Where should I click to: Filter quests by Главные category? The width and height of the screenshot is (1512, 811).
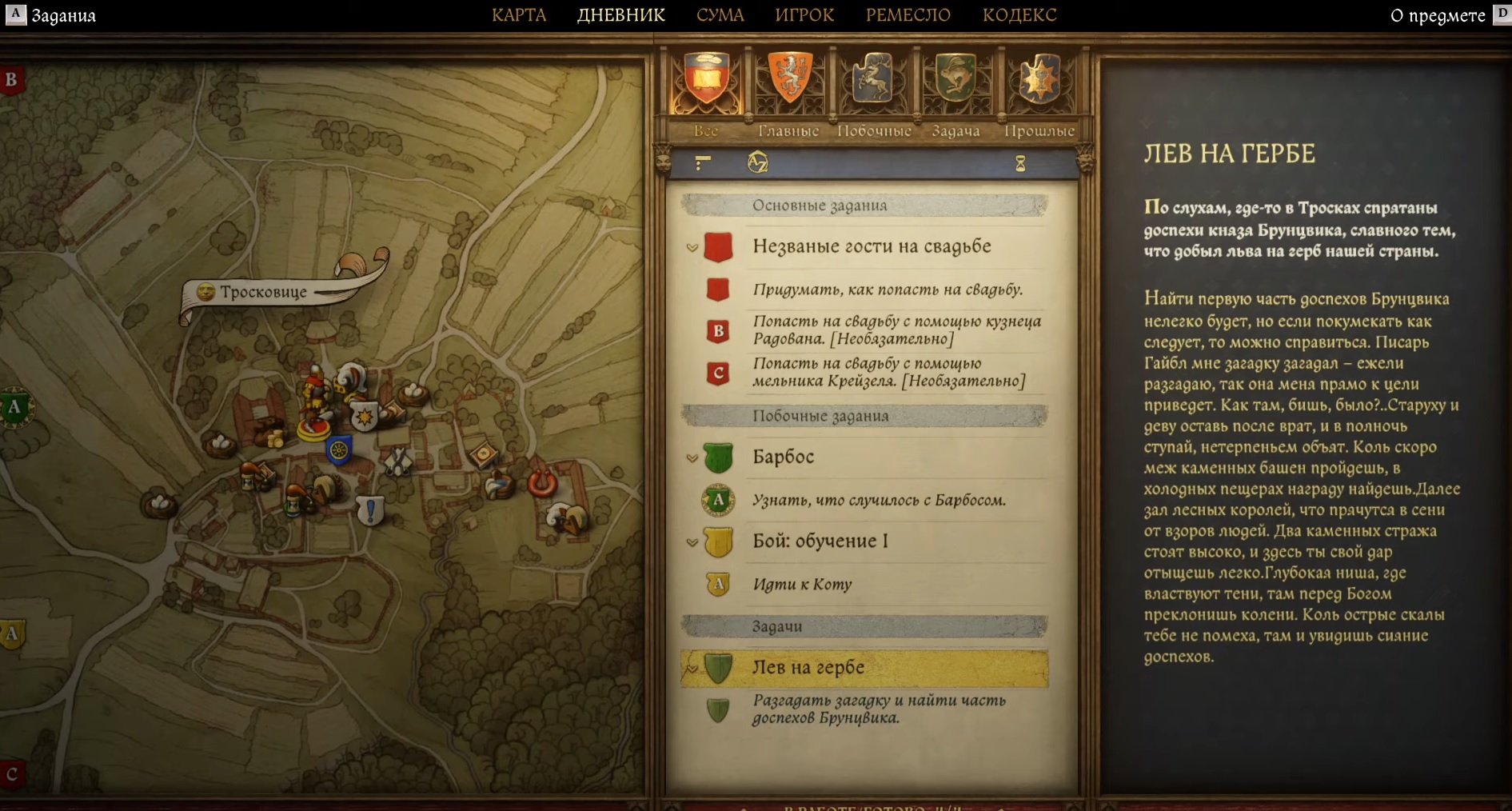789,88
